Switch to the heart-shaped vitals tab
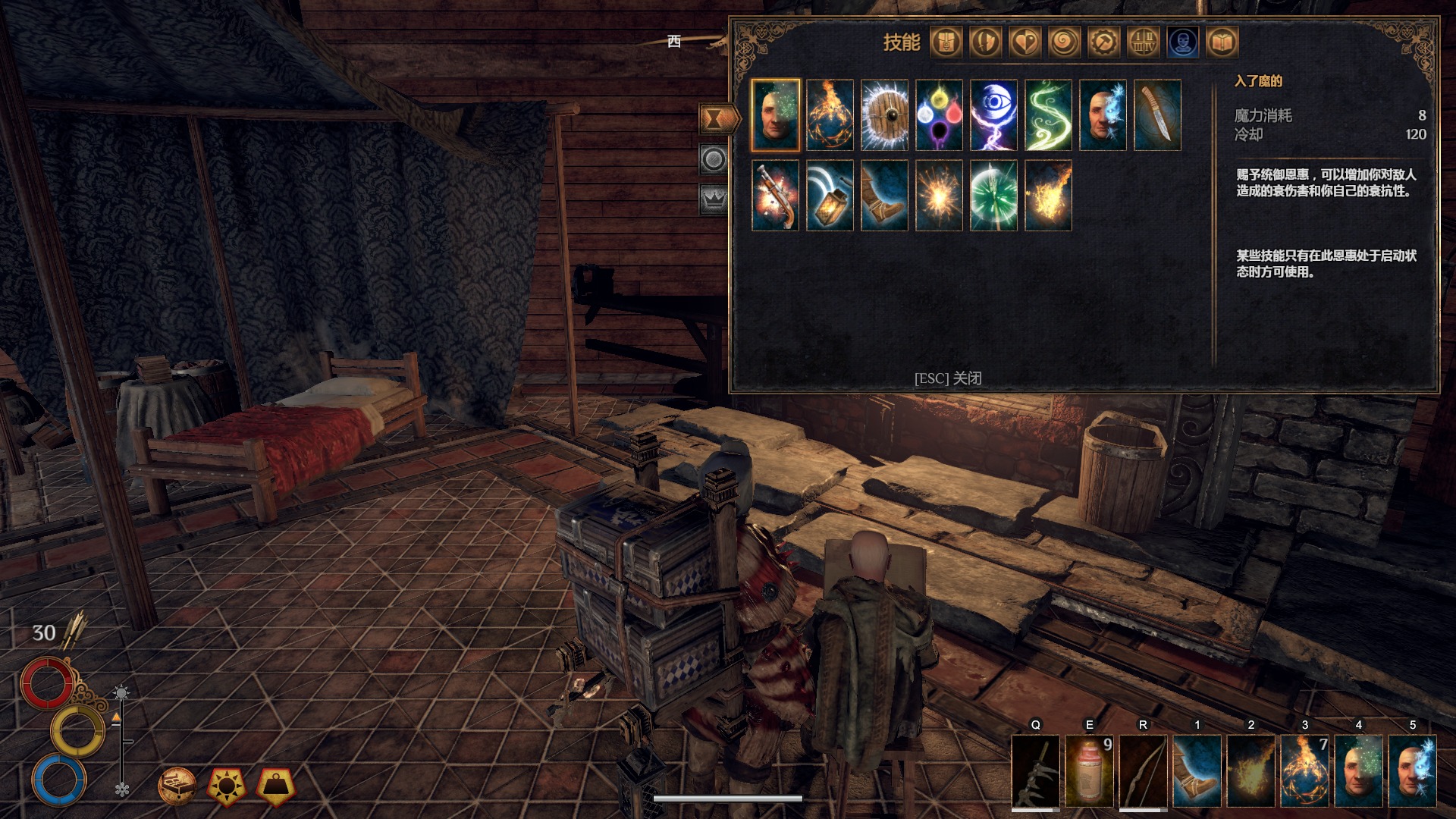This screenshot has height=819, width=1456. coord(1025,42)
